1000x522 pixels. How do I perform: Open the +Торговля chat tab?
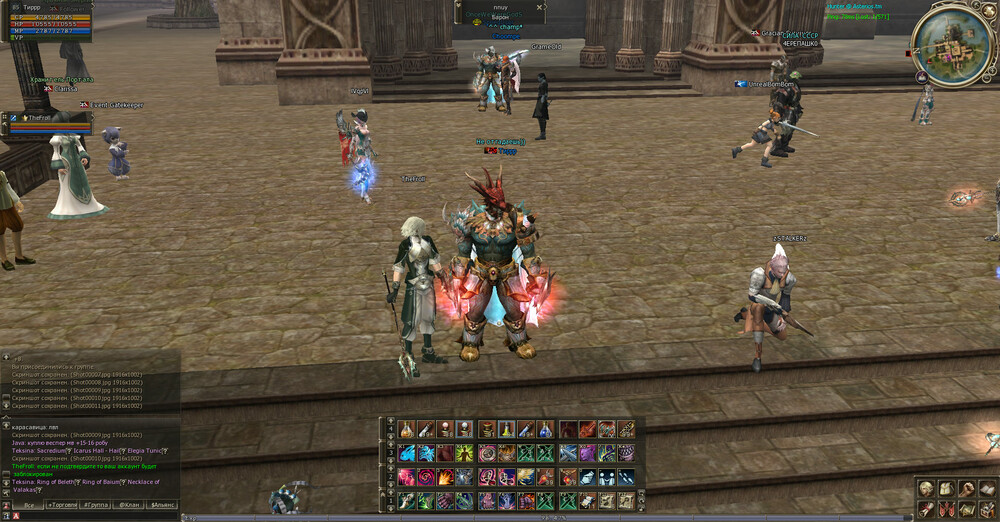coord(63,505)
